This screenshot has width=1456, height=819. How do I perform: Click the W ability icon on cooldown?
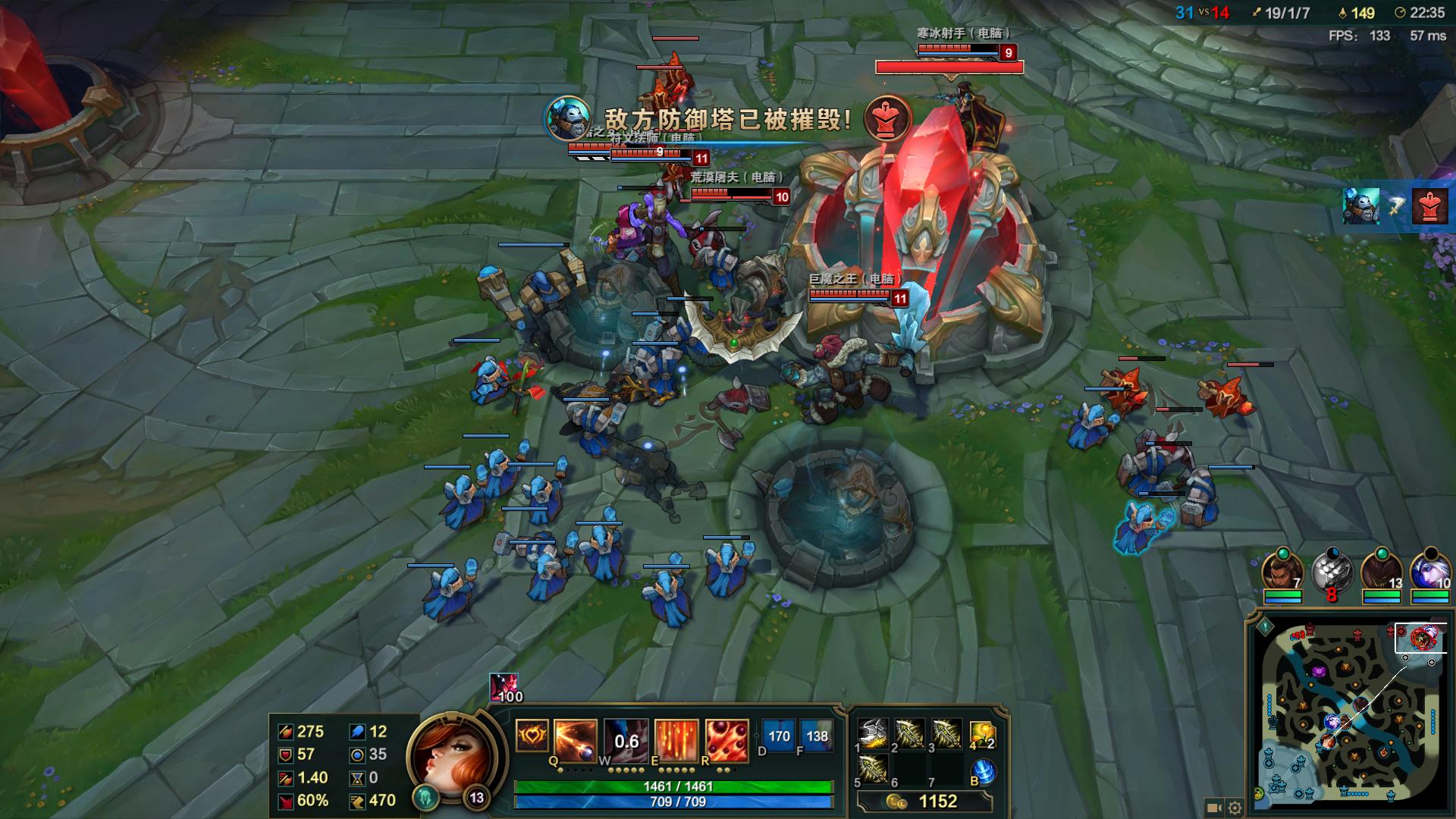pyautogui.click(x=626, y=739)
